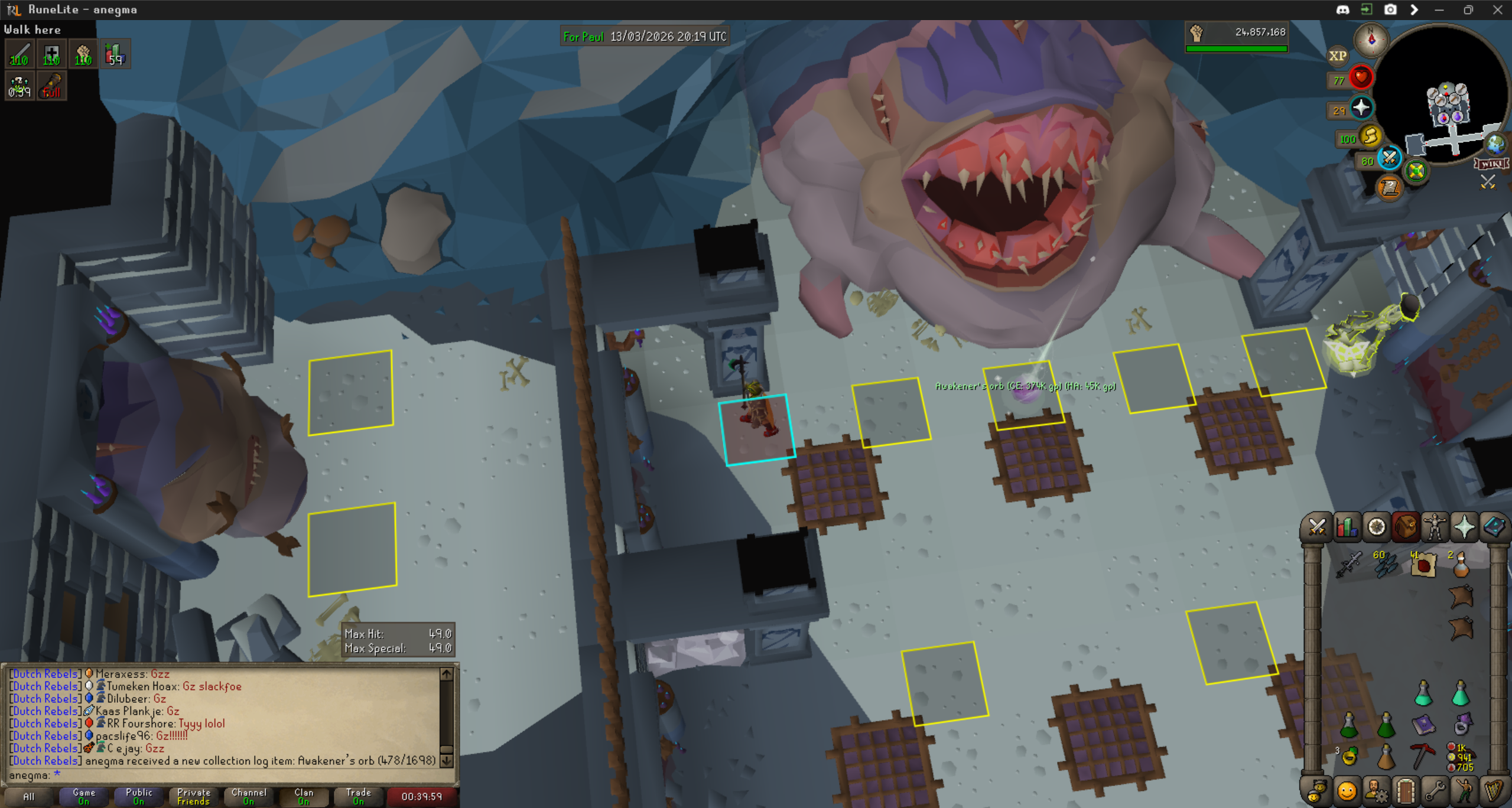
Task: Click the purple book in inventory
Action: pos(1423,724)
